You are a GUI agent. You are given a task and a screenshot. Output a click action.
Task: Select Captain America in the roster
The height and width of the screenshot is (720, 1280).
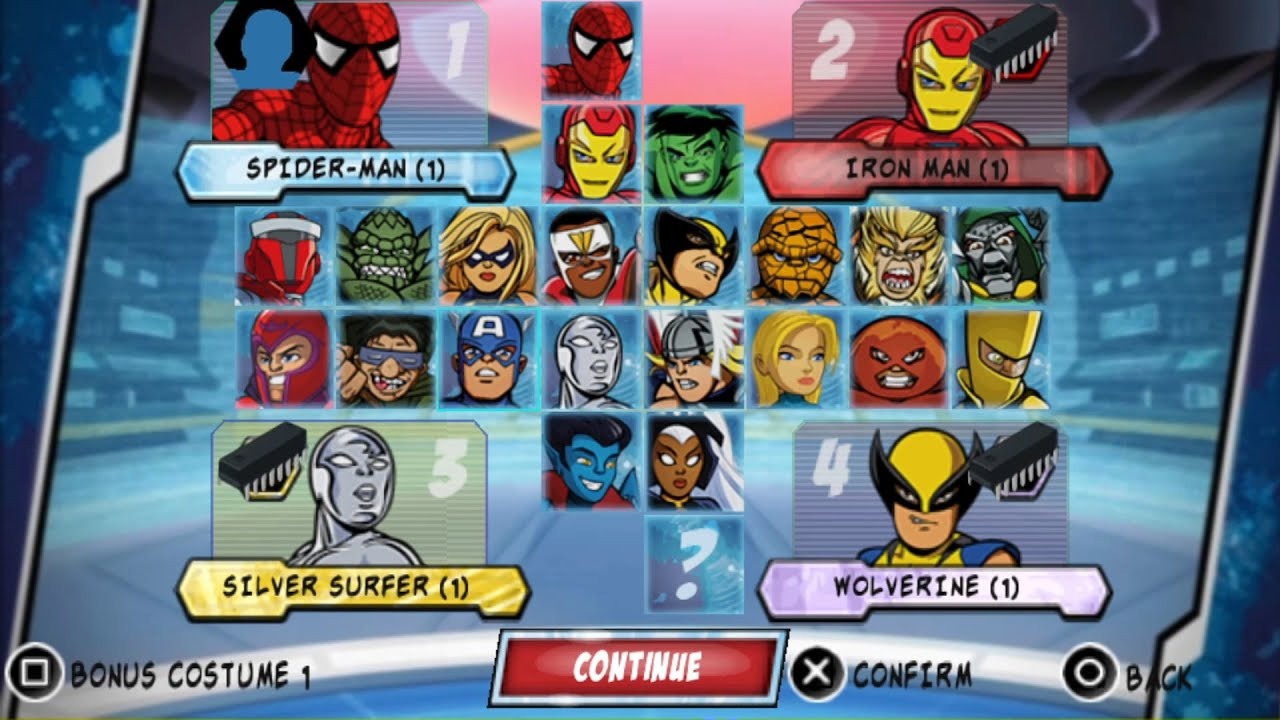point(488,359)
